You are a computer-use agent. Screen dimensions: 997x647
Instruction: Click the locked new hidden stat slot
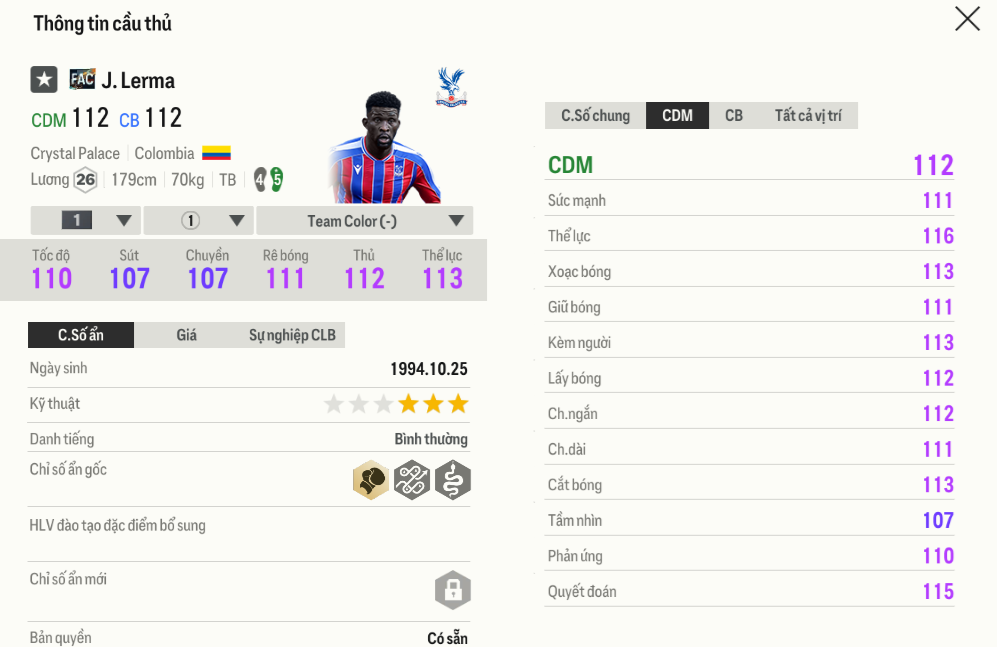452,589
